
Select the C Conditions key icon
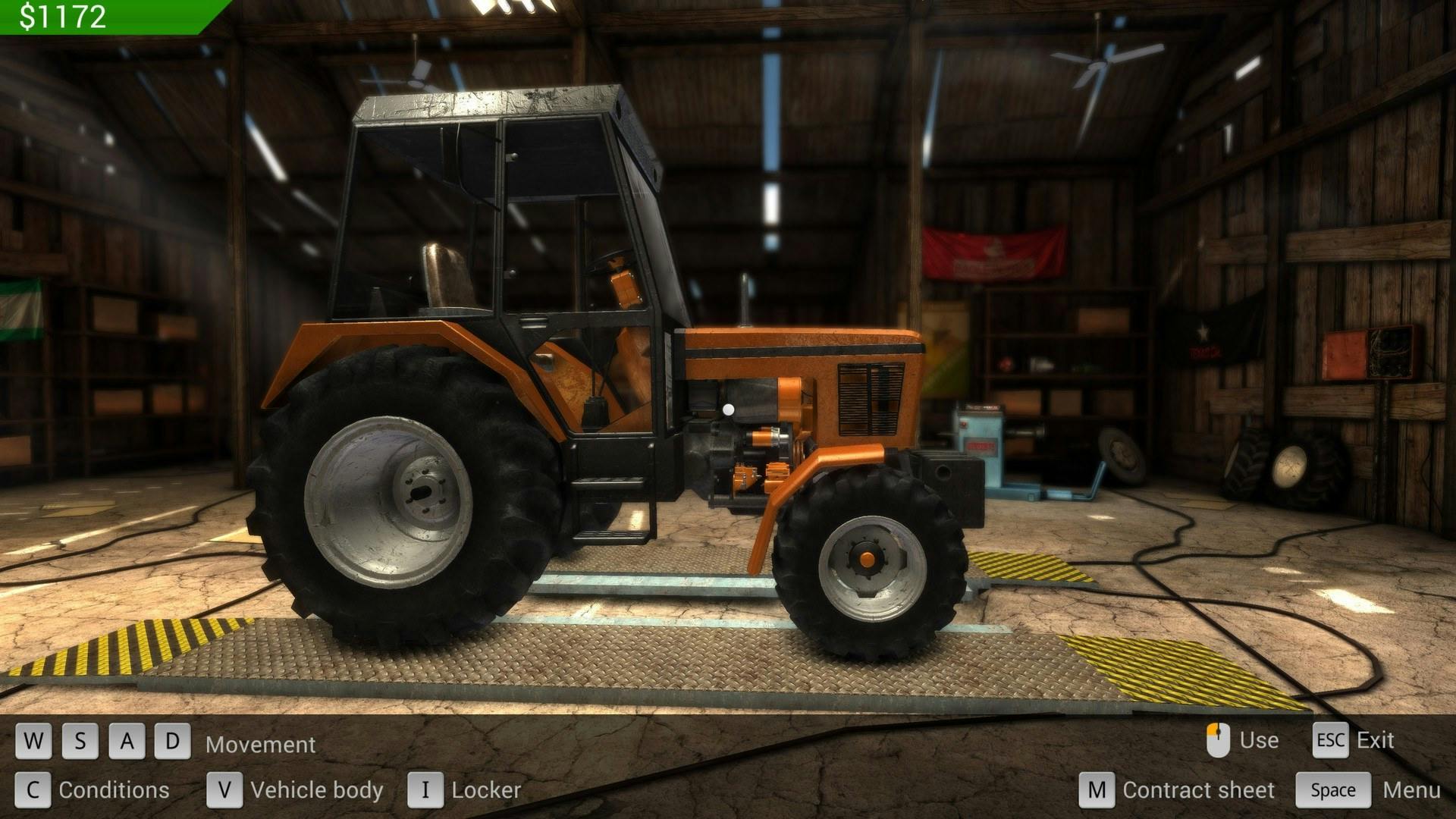[x=32, y=790]
